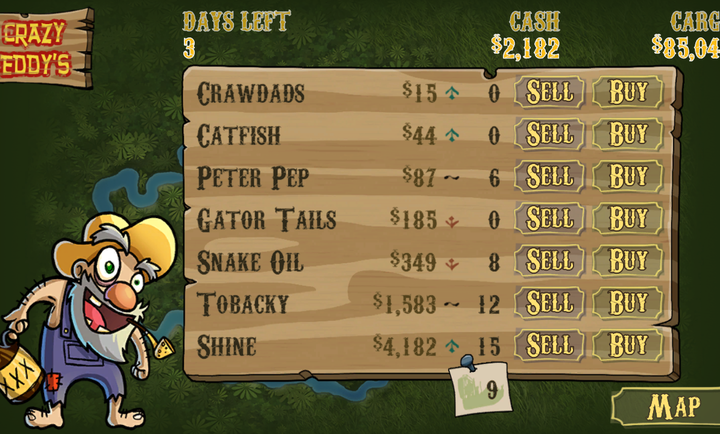Buy Snake Oil at $349
Screen dimensions: 720x434
[x=628, y=261]
